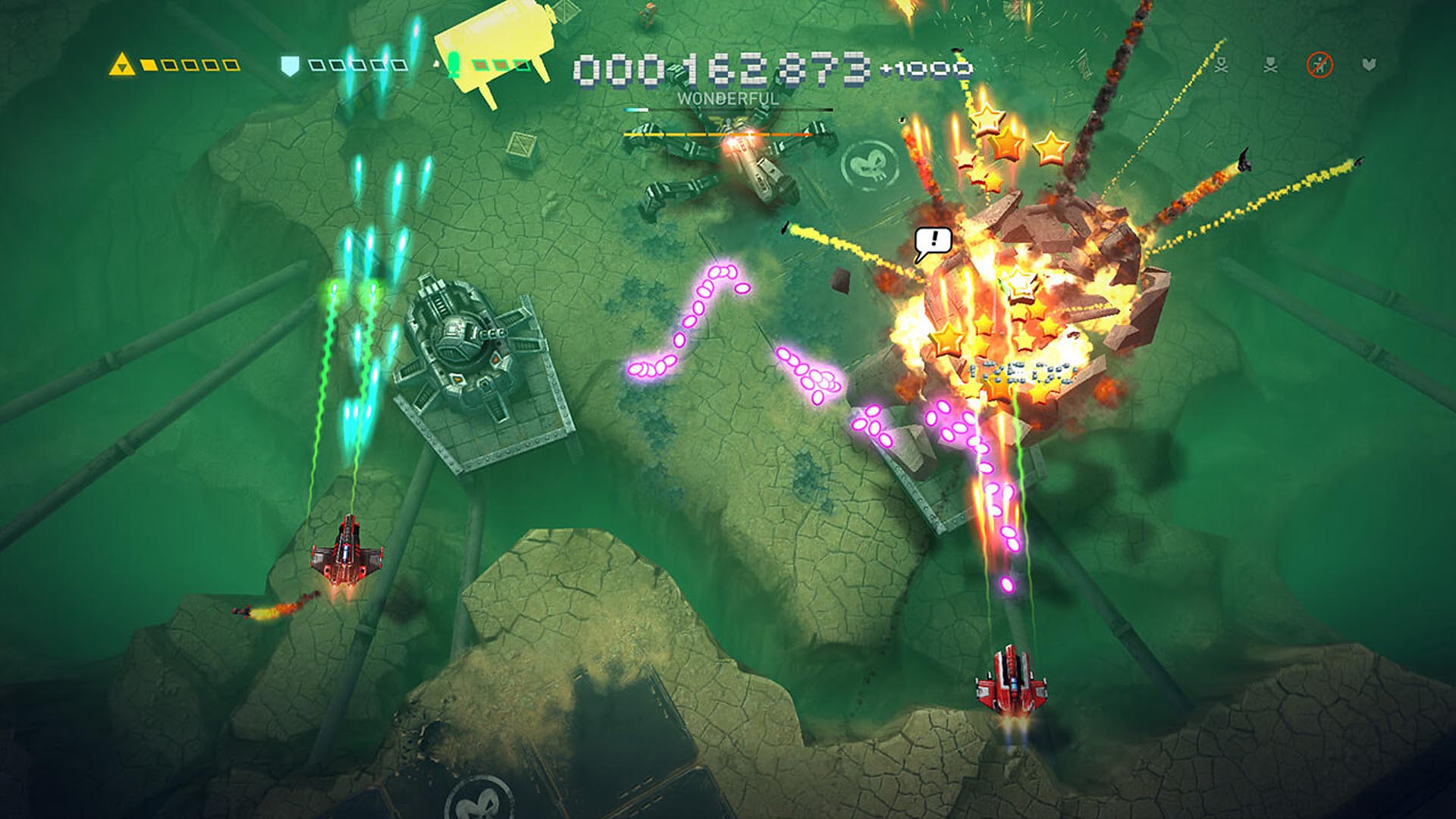Click the second skull objective medal icon

point(1271,64)
